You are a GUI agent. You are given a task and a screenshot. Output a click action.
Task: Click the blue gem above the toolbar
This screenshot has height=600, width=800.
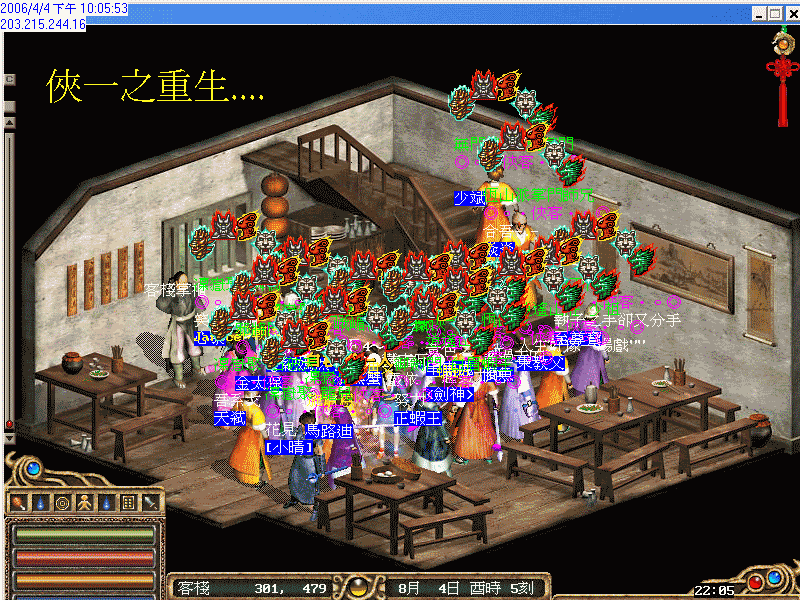coord(33,468)
